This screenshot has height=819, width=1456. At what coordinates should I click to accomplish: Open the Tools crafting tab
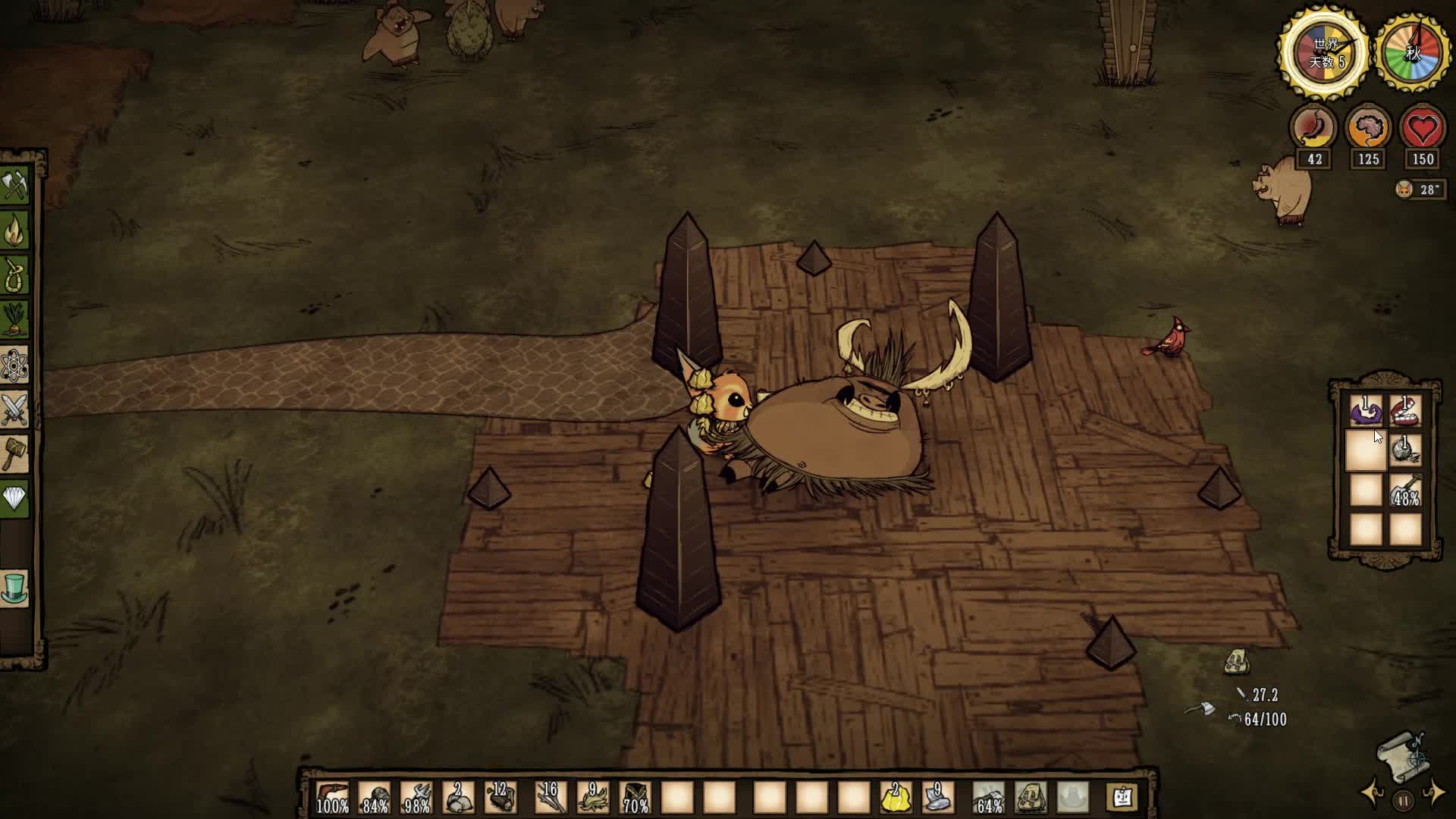pyautogui.click(x=14, y=185)
